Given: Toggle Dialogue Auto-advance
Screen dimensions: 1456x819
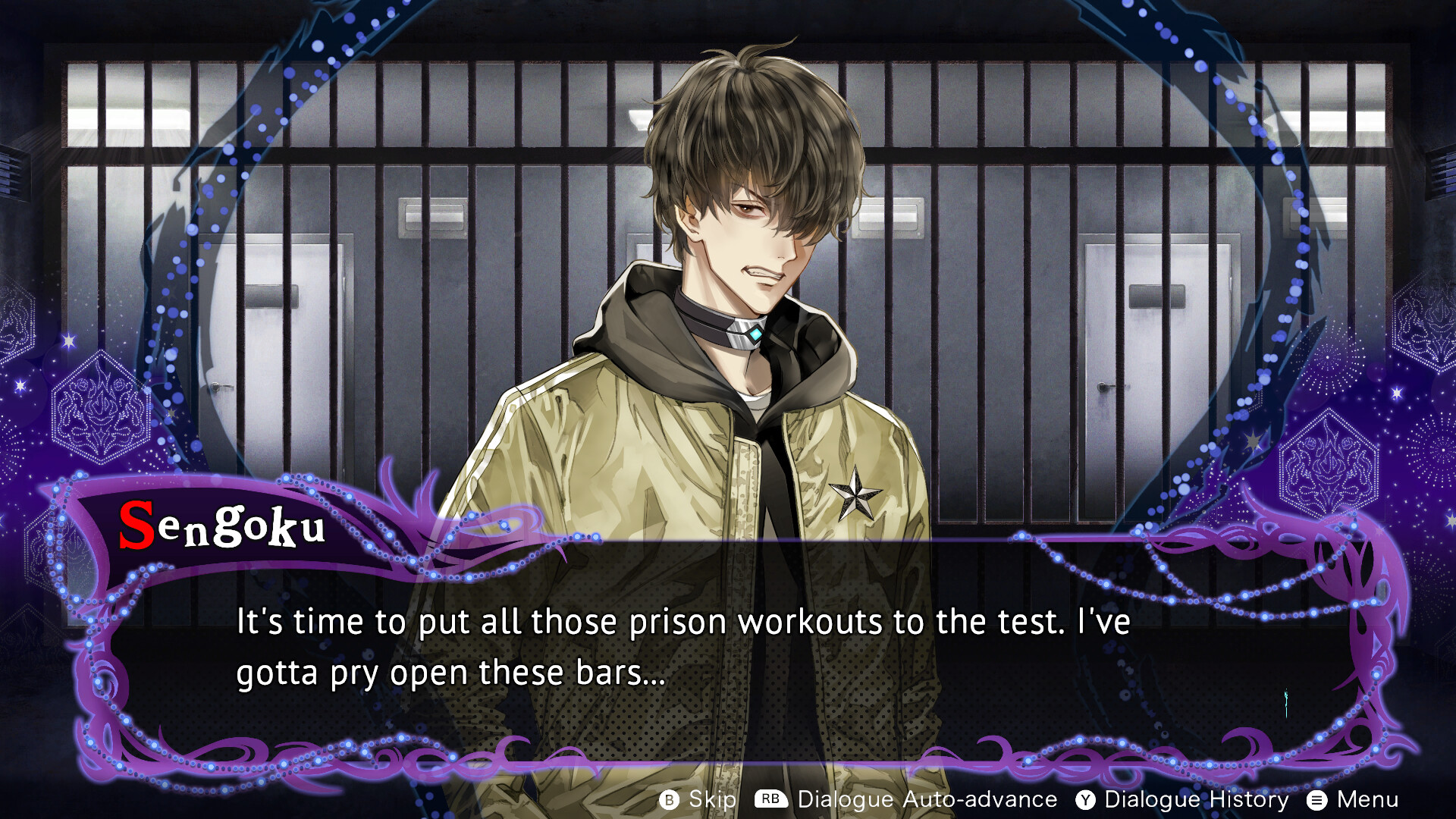Looking at the screenshot, I should (x=906, y=799).
